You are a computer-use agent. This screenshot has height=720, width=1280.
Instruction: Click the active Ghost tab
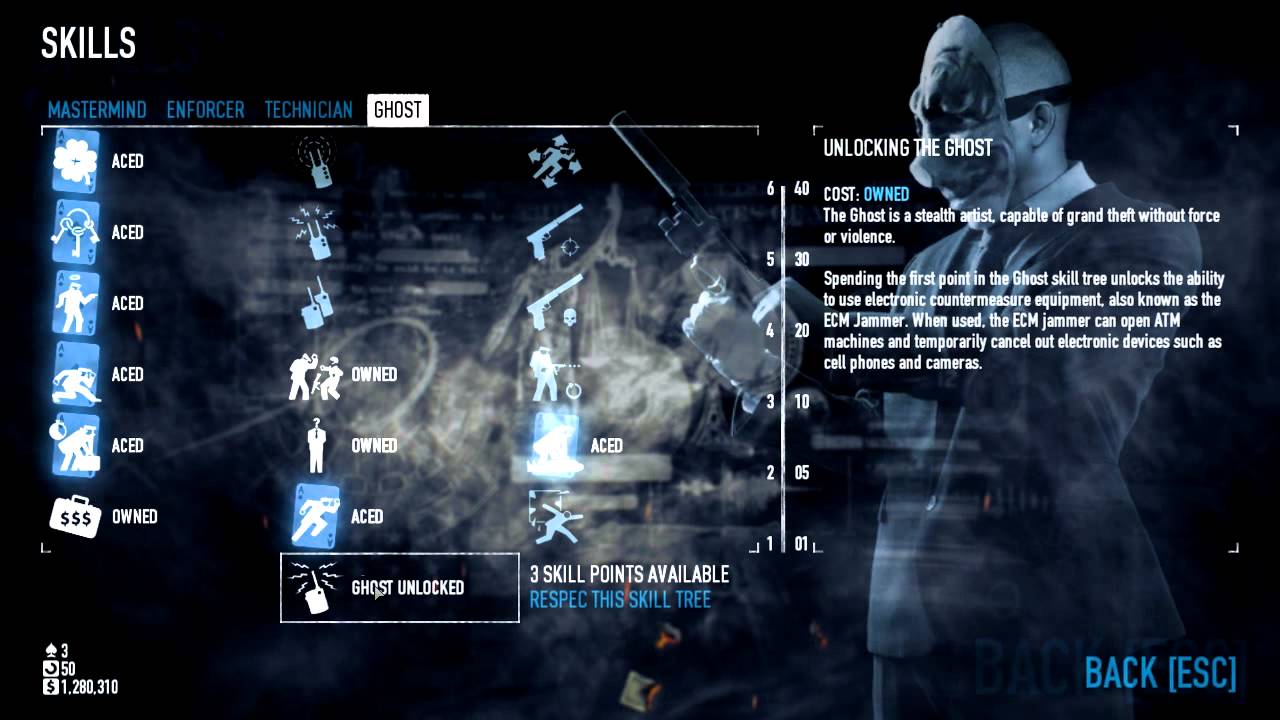397,110
